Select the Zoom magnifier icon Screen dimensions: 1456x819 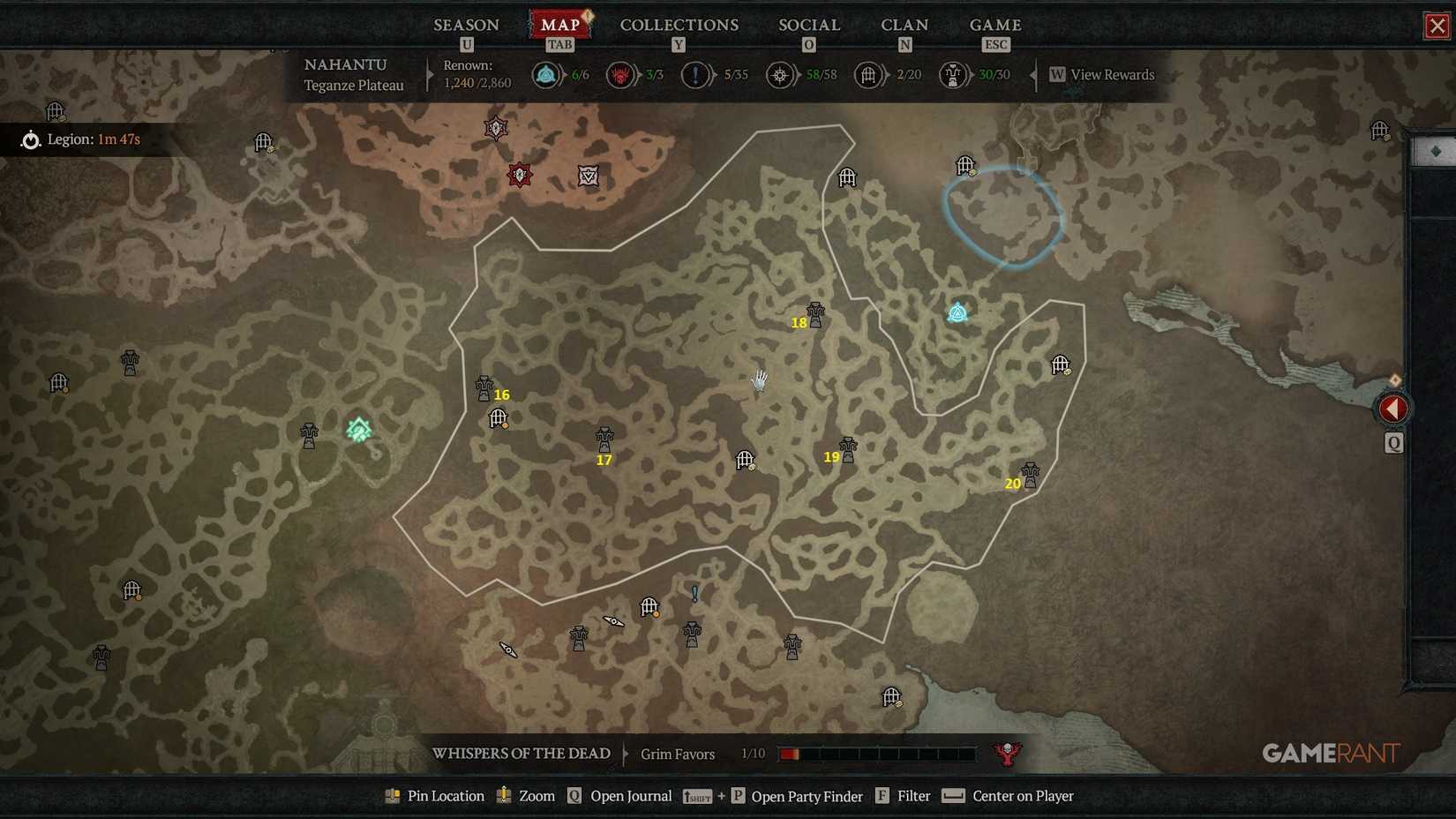pos(503,795)
